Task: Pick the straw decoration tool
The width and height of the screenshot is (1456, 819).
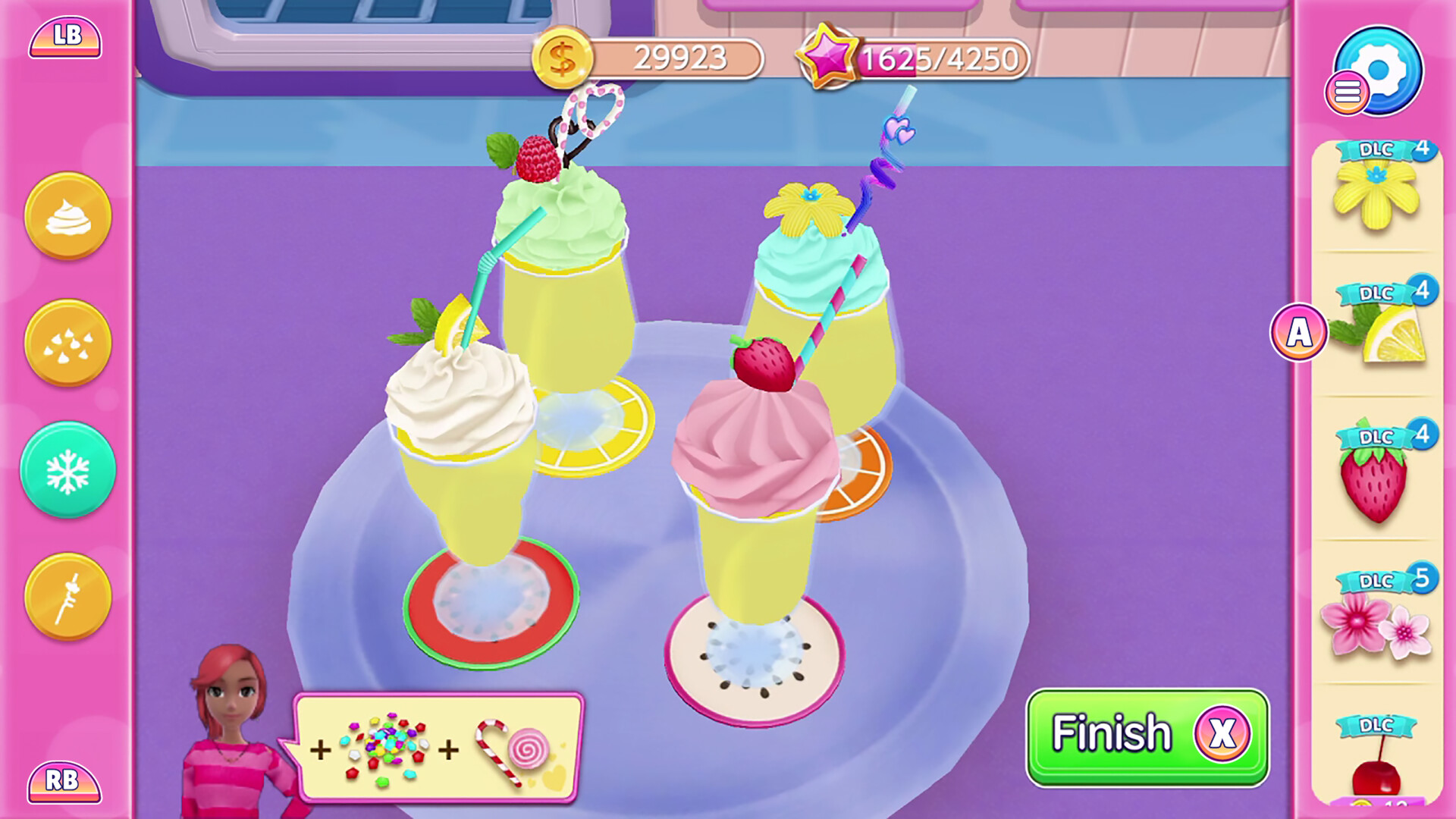Action: pyautogui.click(x=67, y=595)
